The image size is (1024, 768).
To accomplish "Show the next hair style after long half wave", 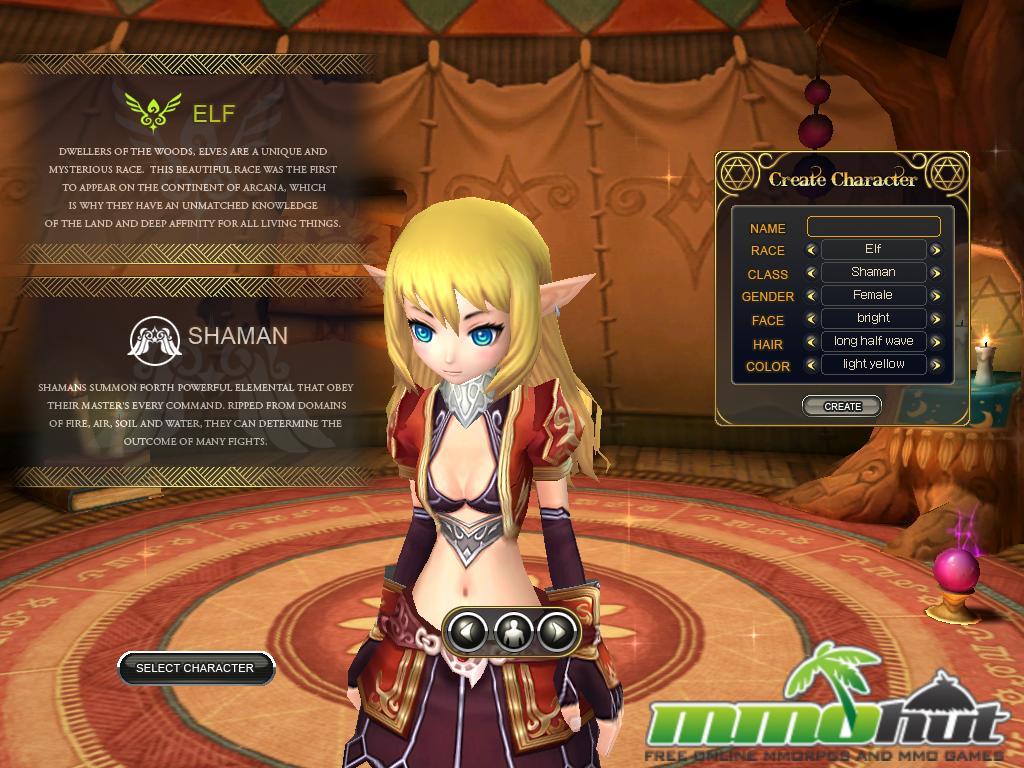I will (936, 342).
